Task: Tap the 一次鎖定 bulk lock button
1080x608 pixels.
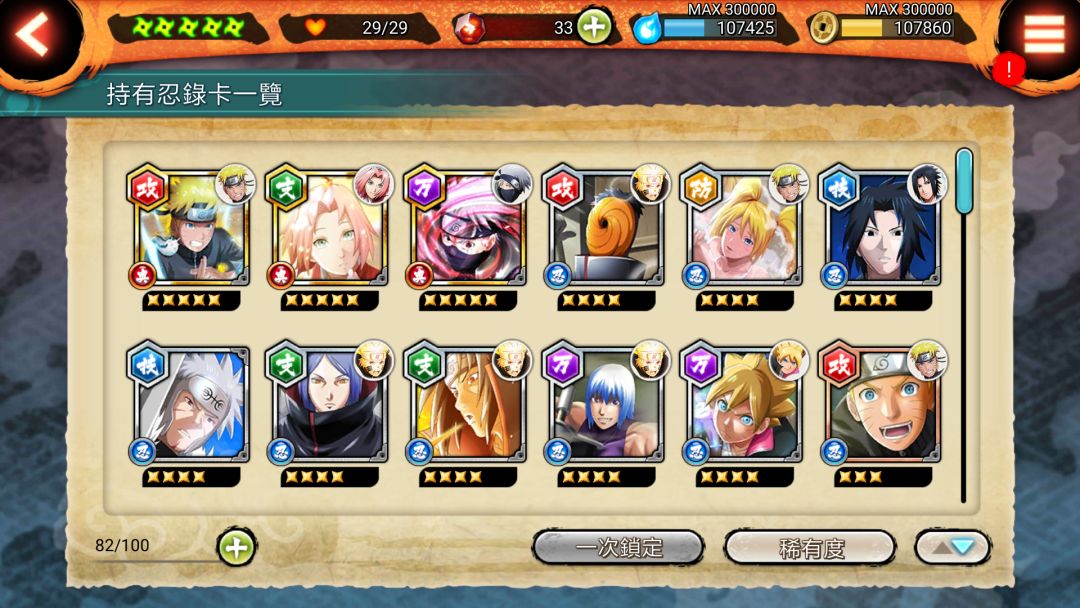Action: click(x=618, y=547)
